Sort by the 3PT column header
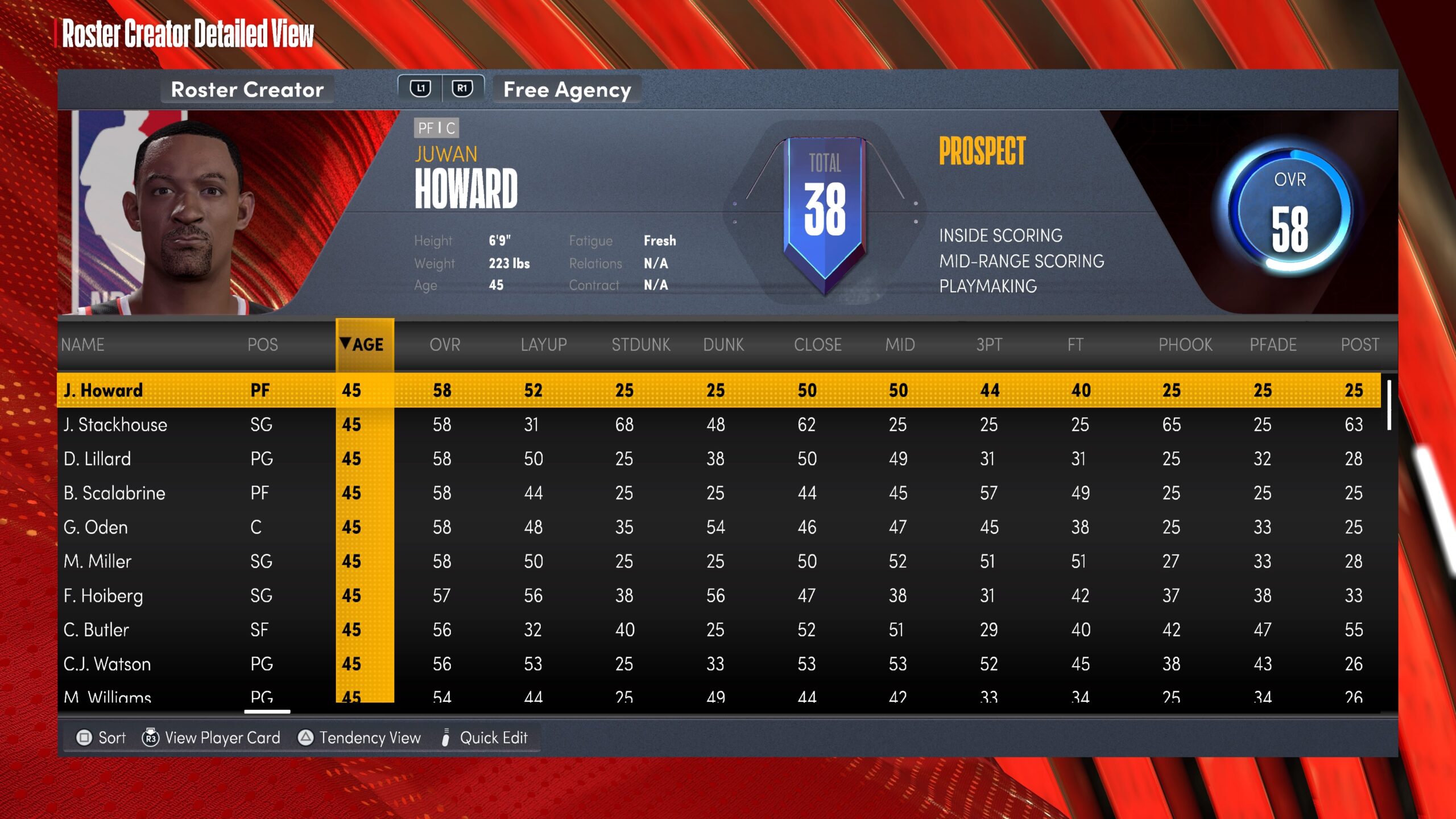The image size is (1456, 819). pos(989,345)
